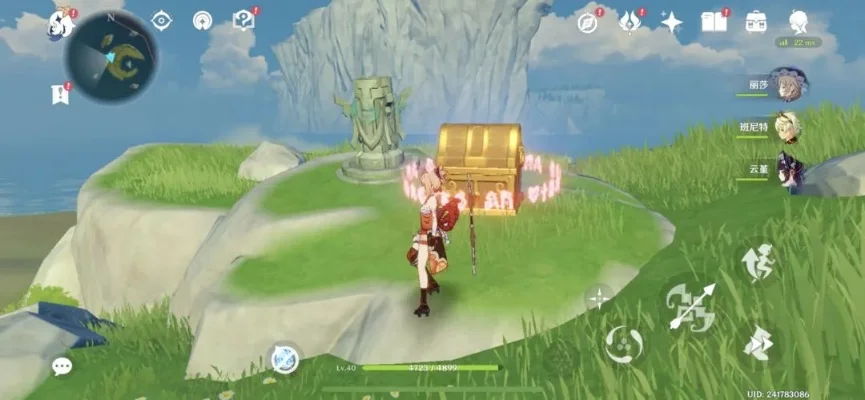Activate the eye-shaped elemental sight icon
The height and width of the screenshot is (400, 865).
(161, 20)
